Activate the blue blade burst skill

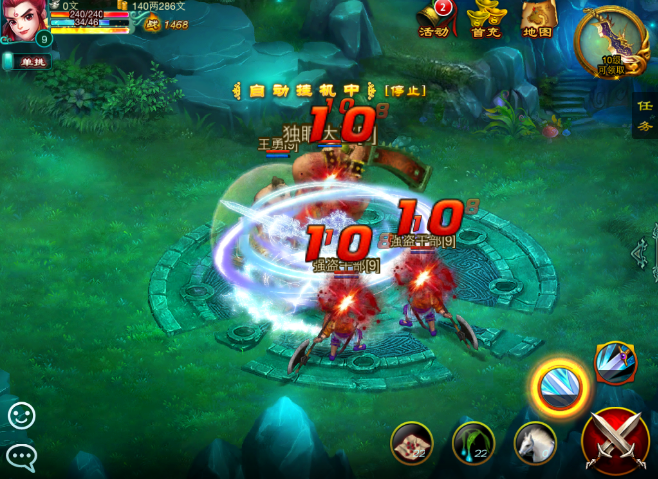[615, 362]
